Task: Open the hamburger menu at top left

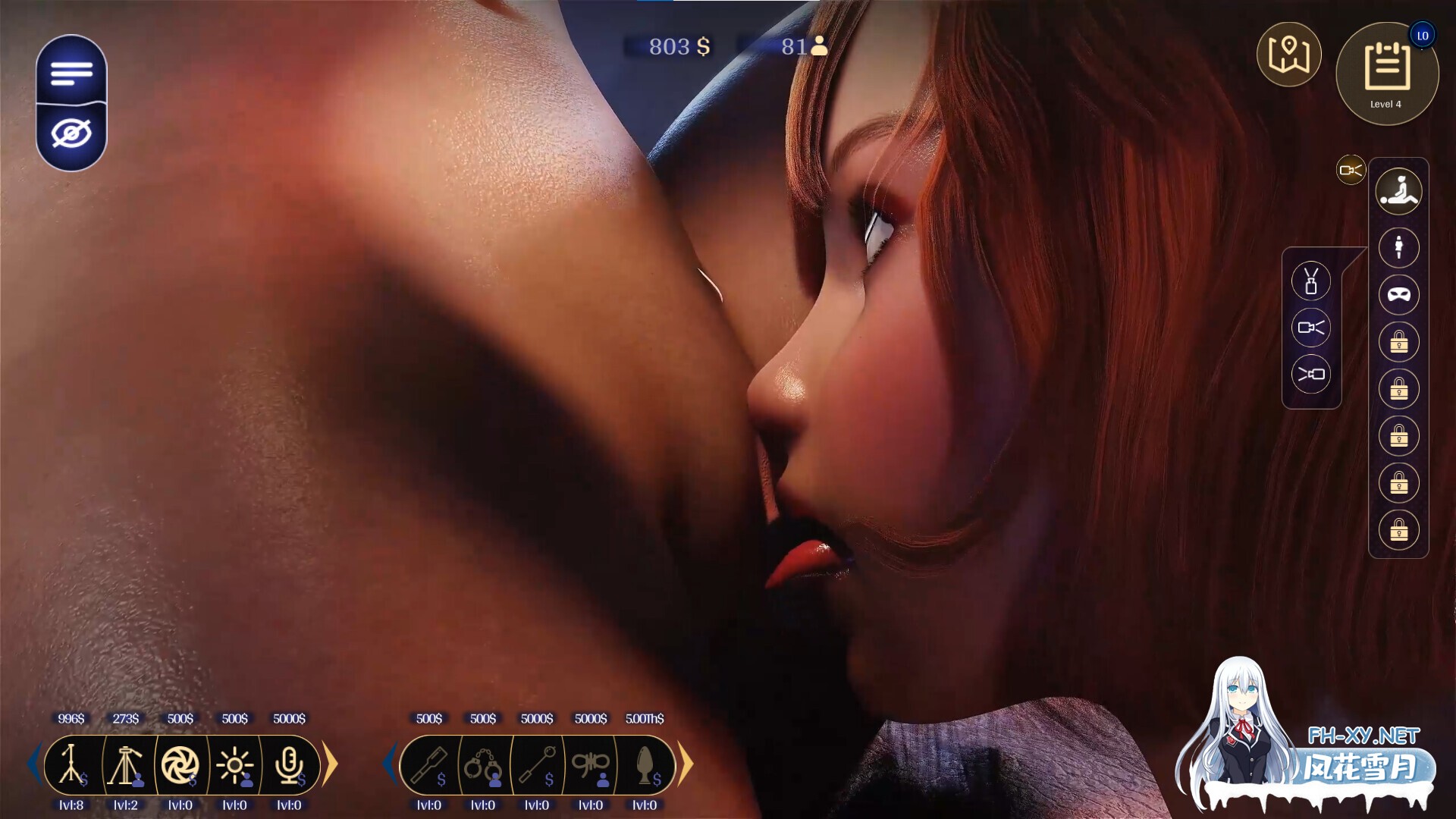Action: coord(71,74)
